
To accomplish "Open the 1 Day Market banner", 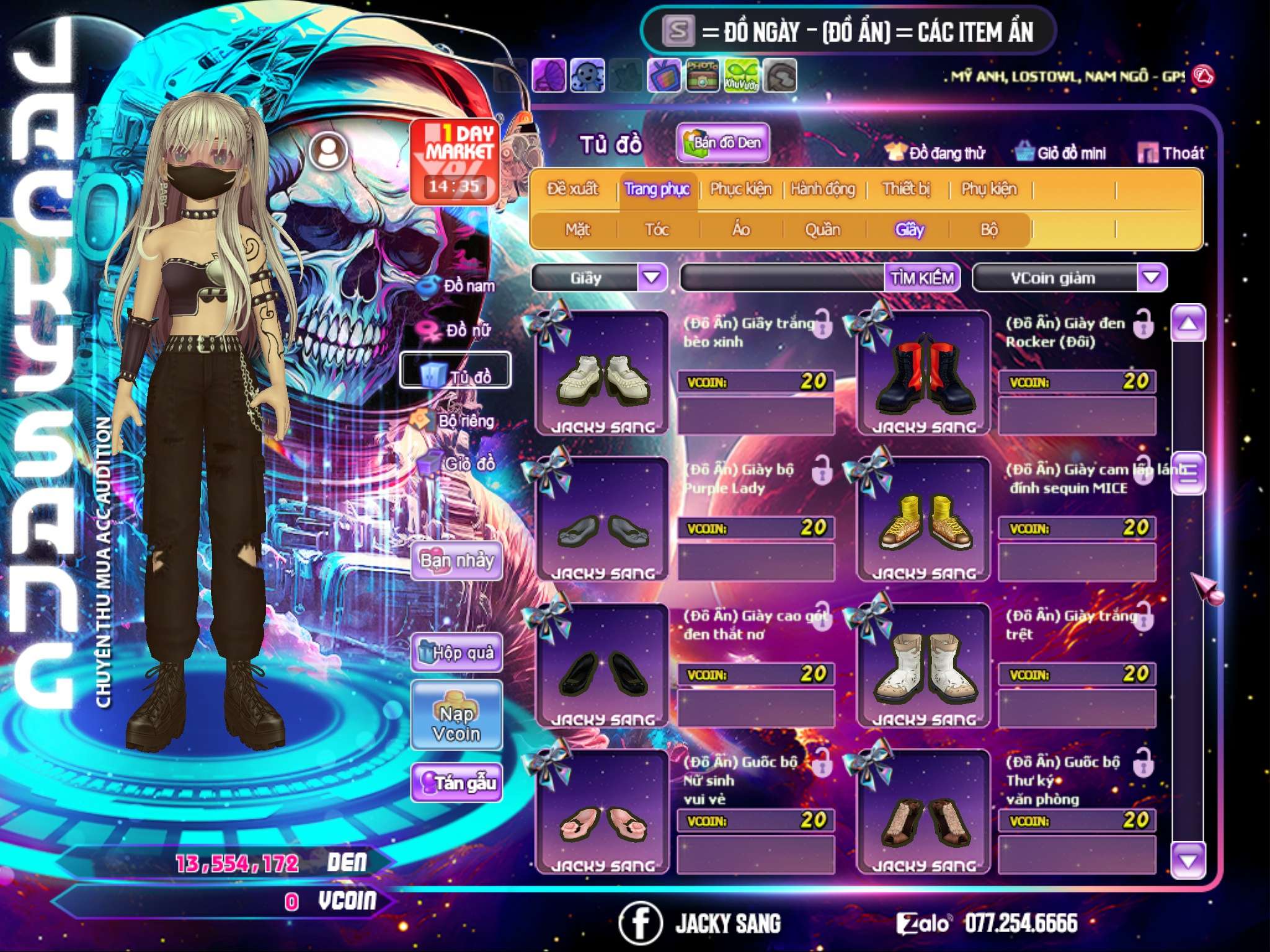I will click(x=455, y=161).
